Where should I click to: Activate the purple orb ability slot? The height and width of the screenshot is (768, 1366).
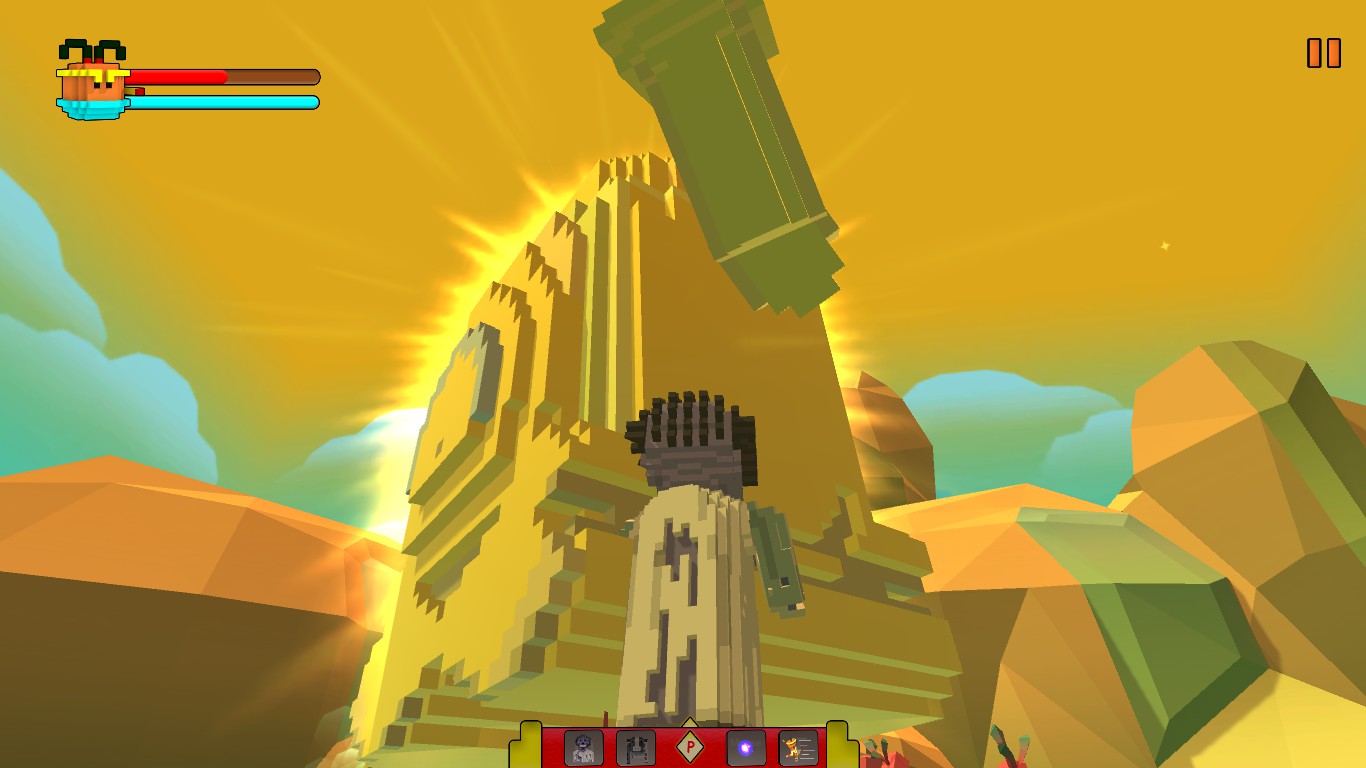[x=744, y=748]
